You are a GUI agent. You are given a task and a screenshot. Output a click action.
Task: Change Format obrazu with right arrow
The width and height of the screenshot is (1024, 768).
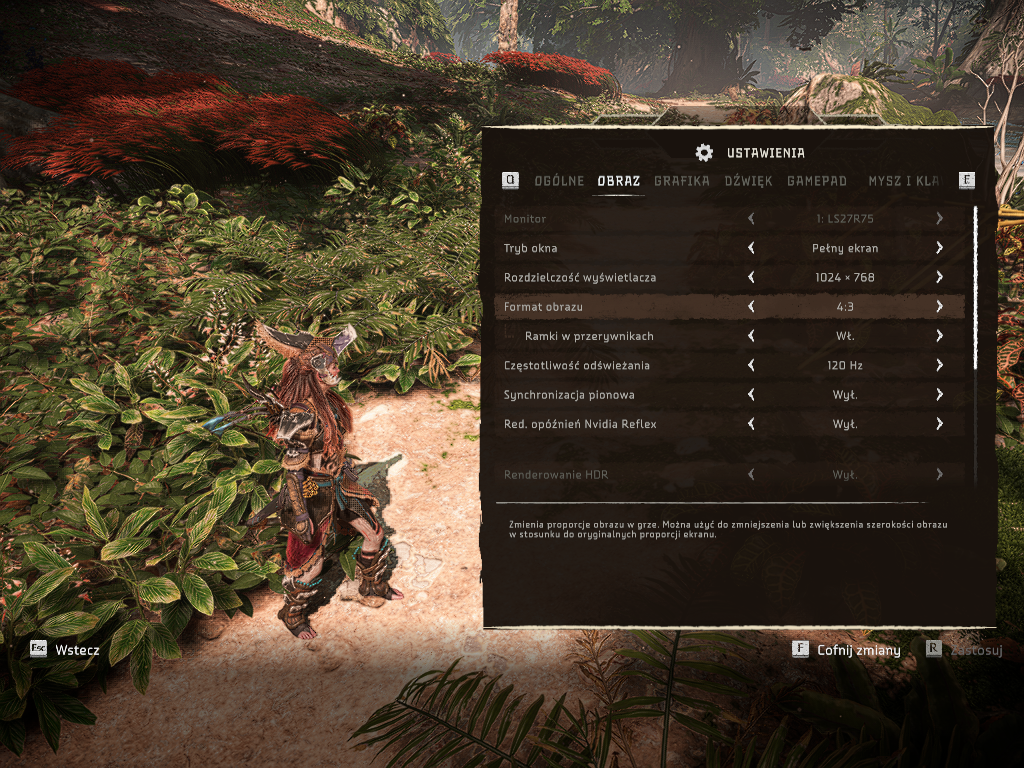(x=940, y=307)
